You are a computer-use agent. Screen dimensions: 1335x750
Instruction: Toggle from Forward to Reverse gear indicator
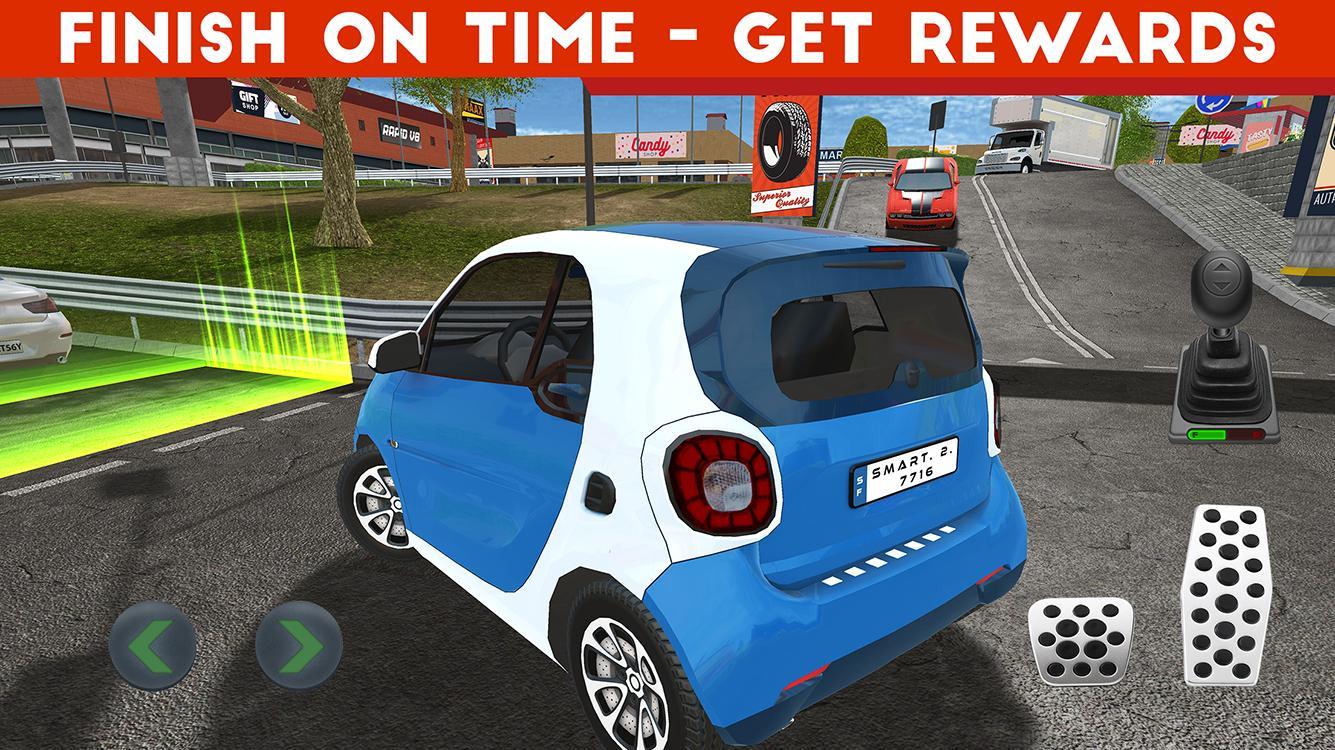pyautogui.click(x=1222, y=434)
